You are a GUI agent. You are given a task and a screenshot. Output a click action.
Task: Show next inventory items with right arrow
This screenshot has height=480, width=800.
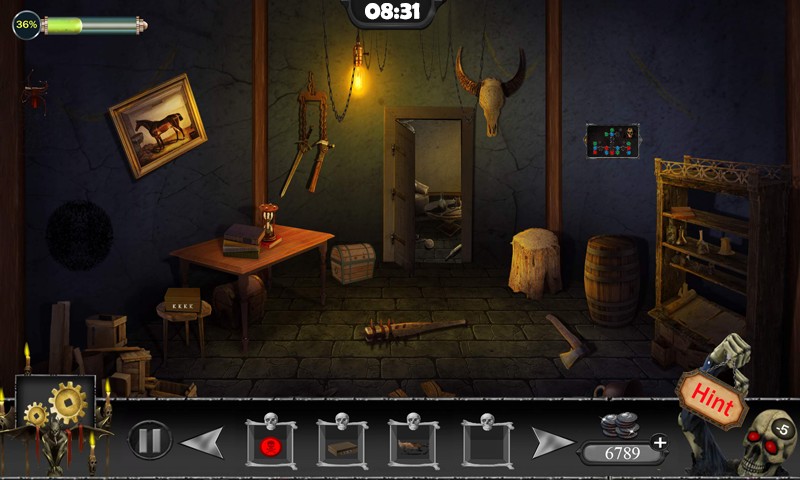[552, 442]
